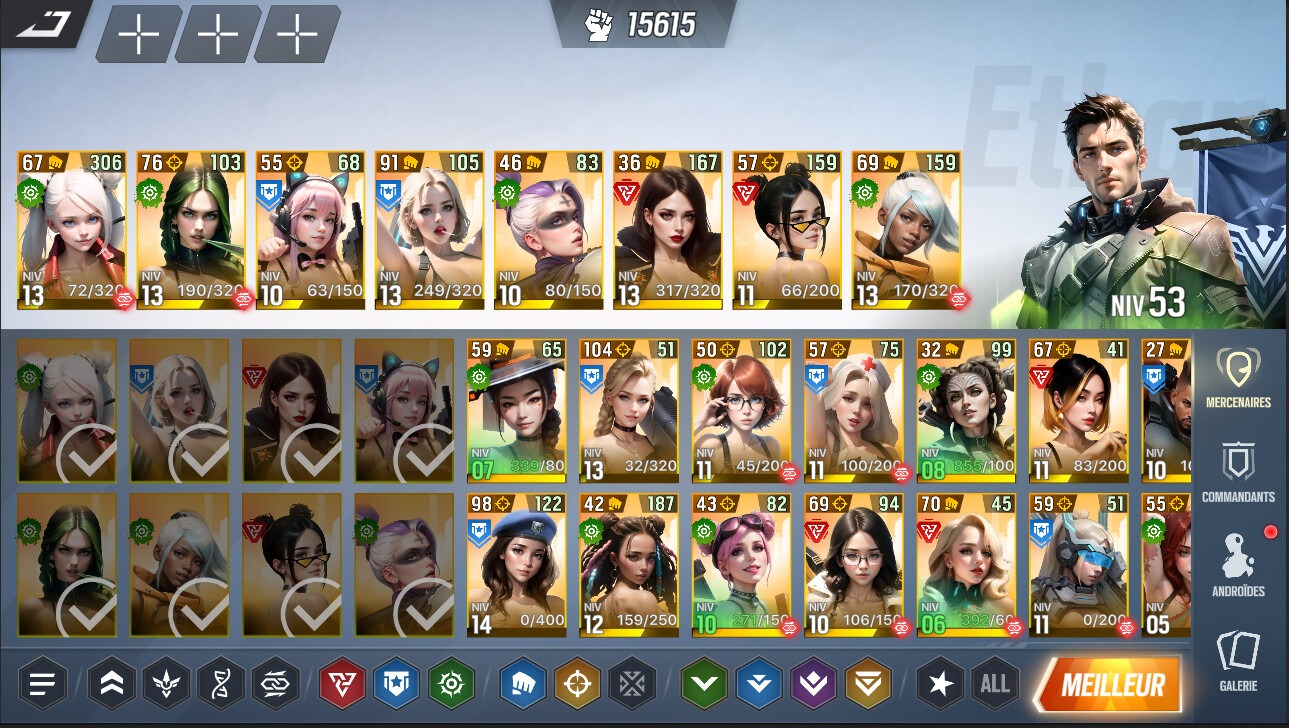Screen dimensions: 1289x728
Task: Toggle the ALL filter button
Action: [x=995, y=684]
